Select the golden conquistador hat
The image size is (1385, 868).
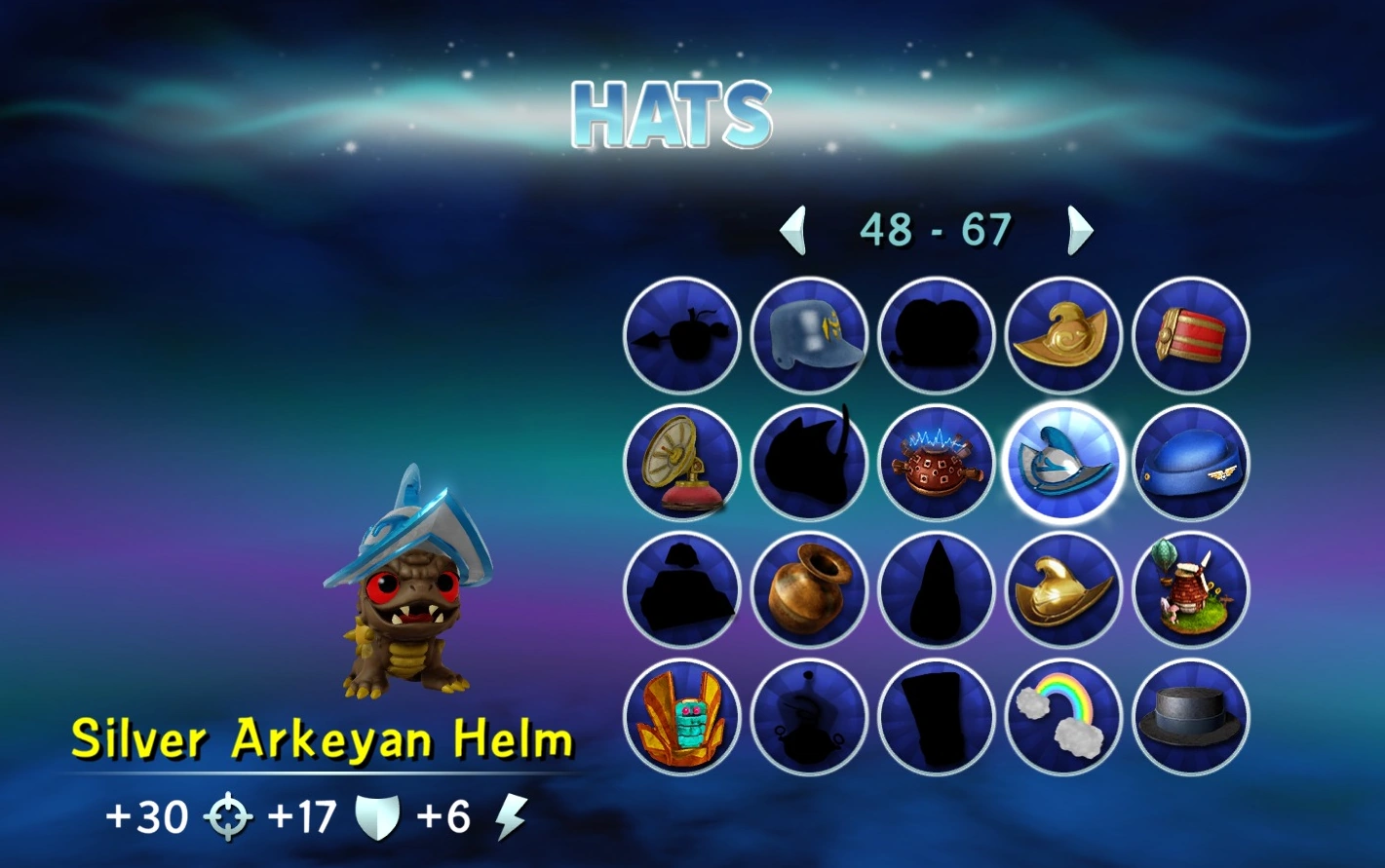click(x=1062, y=589)
